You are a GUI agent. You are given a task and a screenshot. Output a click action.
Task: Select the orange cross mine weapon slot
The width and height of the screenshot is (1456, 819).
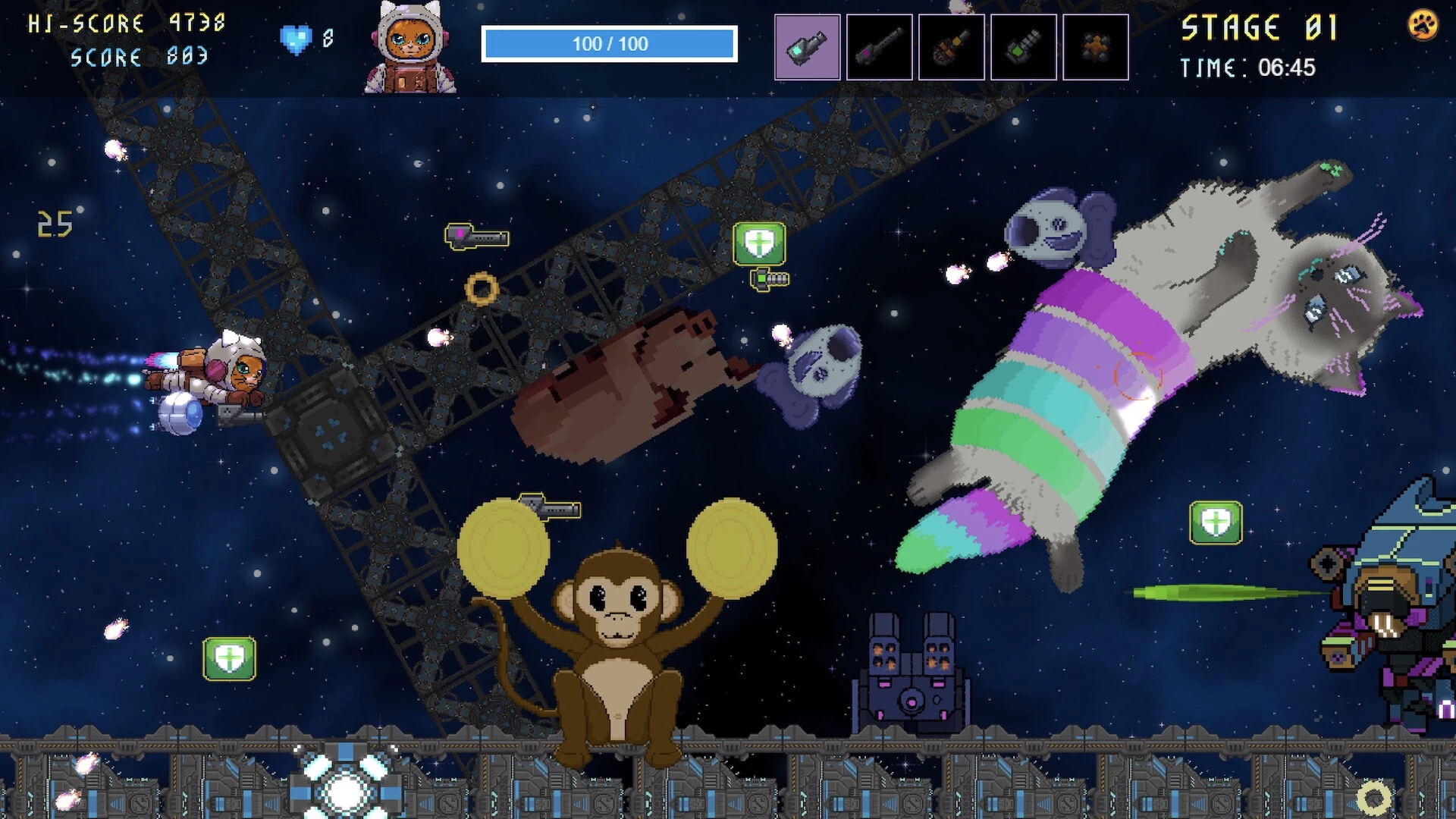coord(1095,47)
